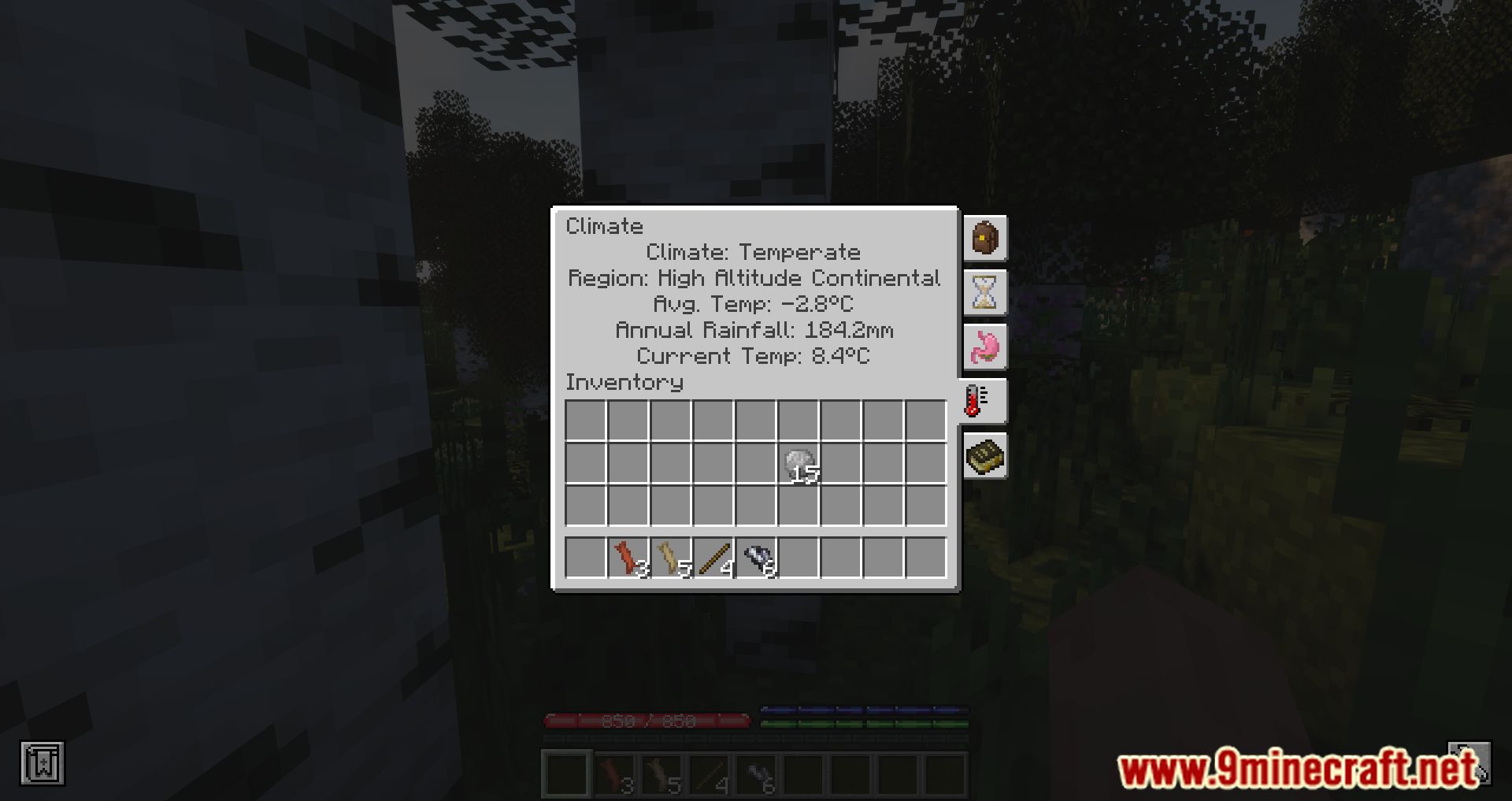1512x801 pixels.
Task: Open the stomach nutrition tab
Action: pyautogui.click(x=984, y=347)
